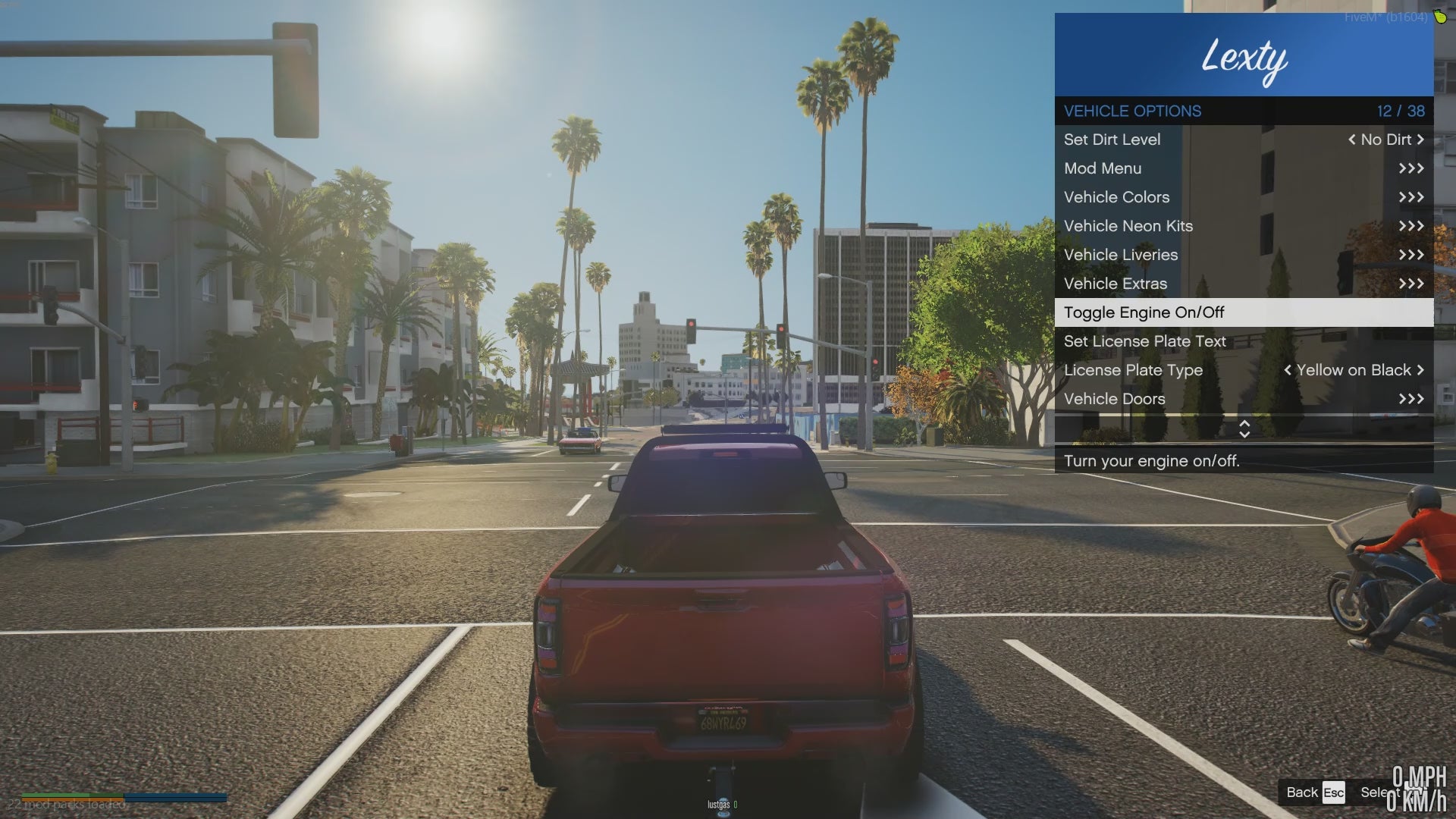Cycle plate type forward past Yellow on Black

[1420, 370]
